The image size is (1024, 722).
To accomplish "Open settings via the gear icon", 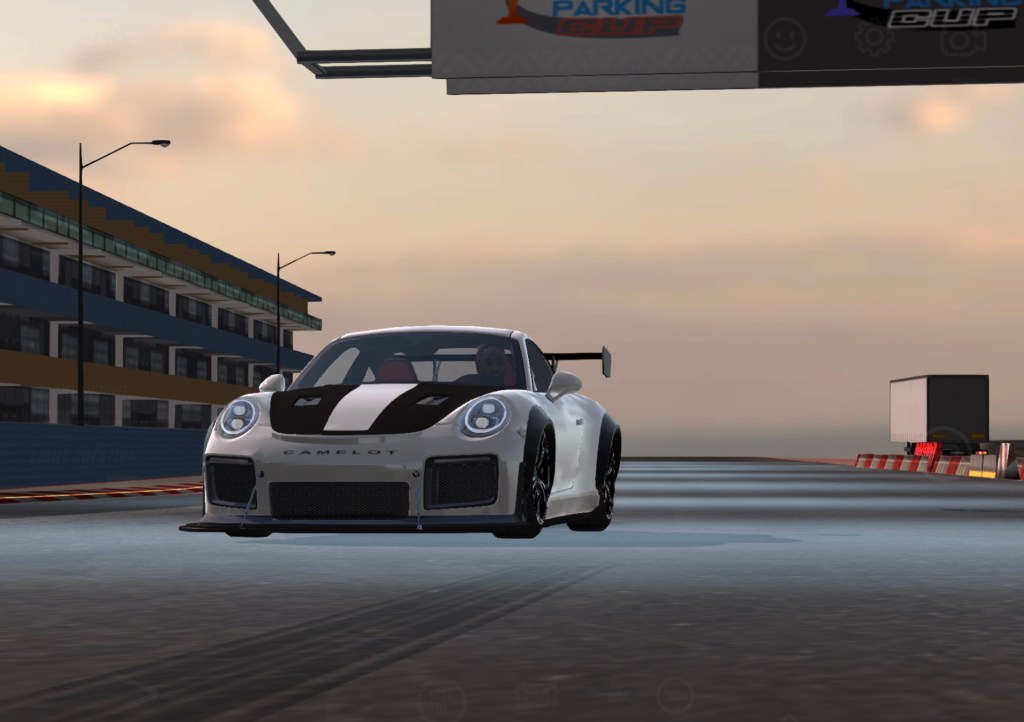I will (873, 39).
